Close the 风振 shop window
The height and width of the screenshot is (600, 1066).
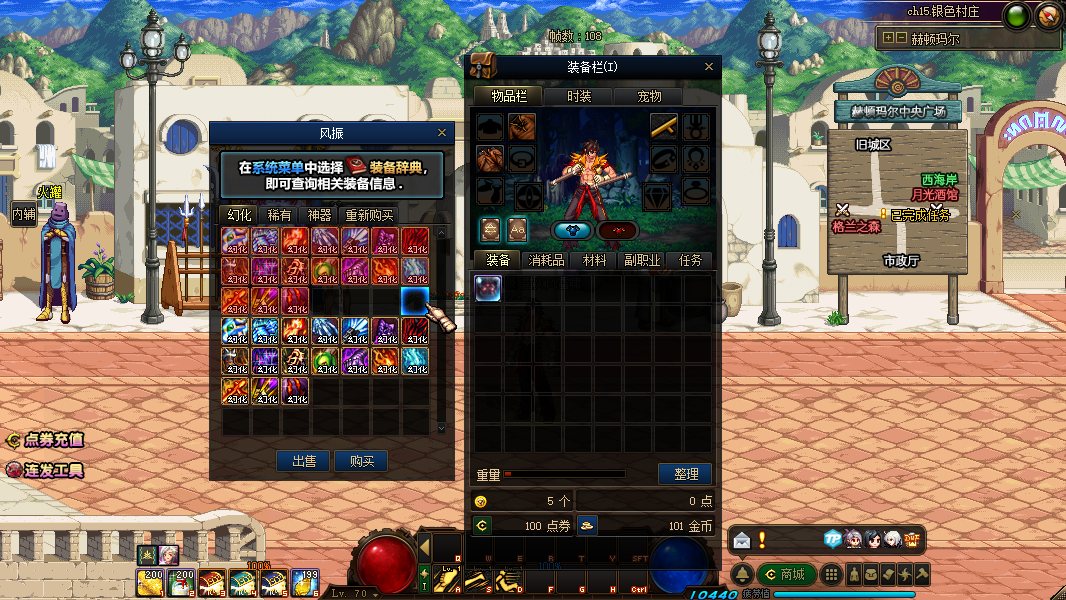point(442,133)
